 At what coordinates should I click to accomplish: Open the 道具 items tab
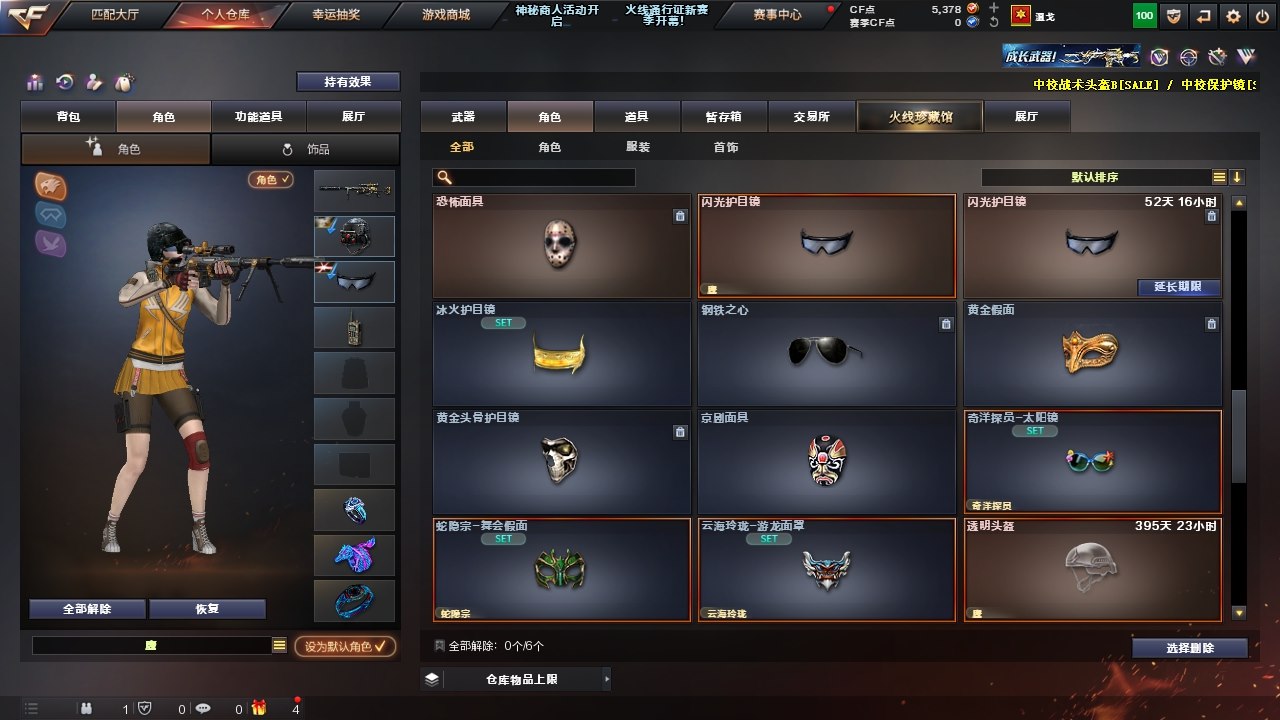click(636, 117)
